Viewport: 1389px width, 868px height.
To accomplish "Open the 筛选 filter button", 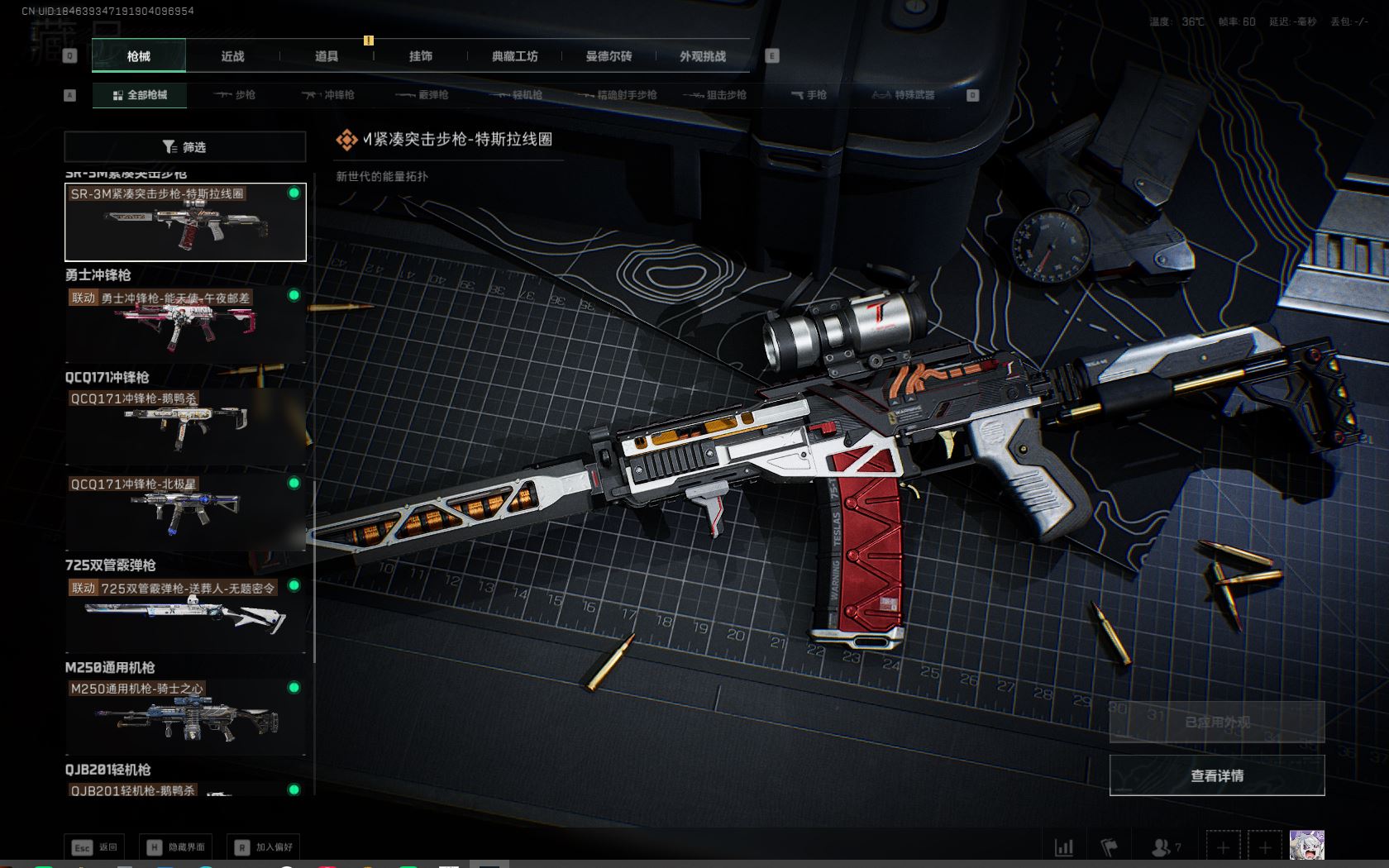I will point(185,147).
